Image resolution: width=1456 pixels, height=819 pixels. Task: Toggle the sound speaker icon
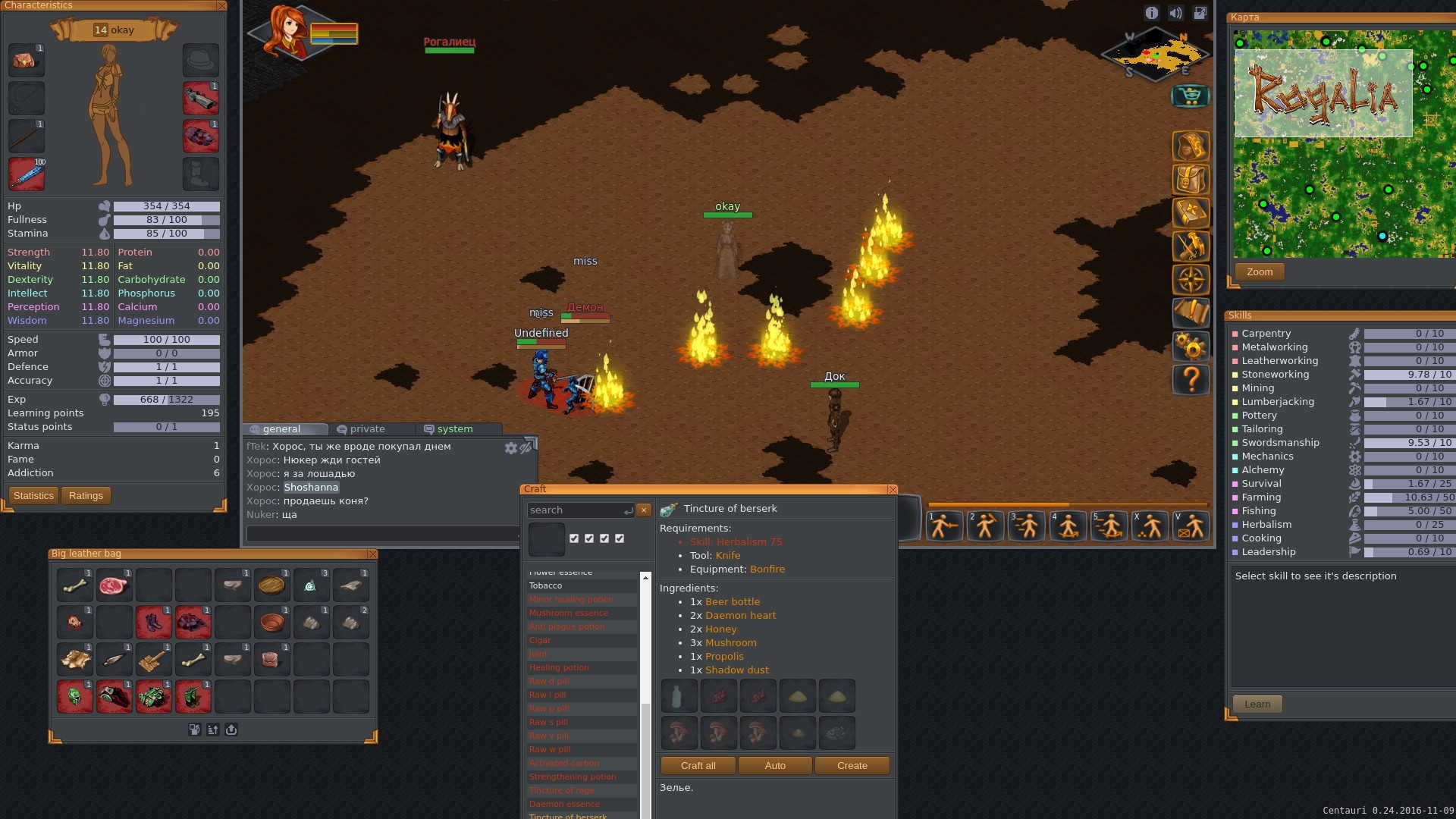(1175, 13)
